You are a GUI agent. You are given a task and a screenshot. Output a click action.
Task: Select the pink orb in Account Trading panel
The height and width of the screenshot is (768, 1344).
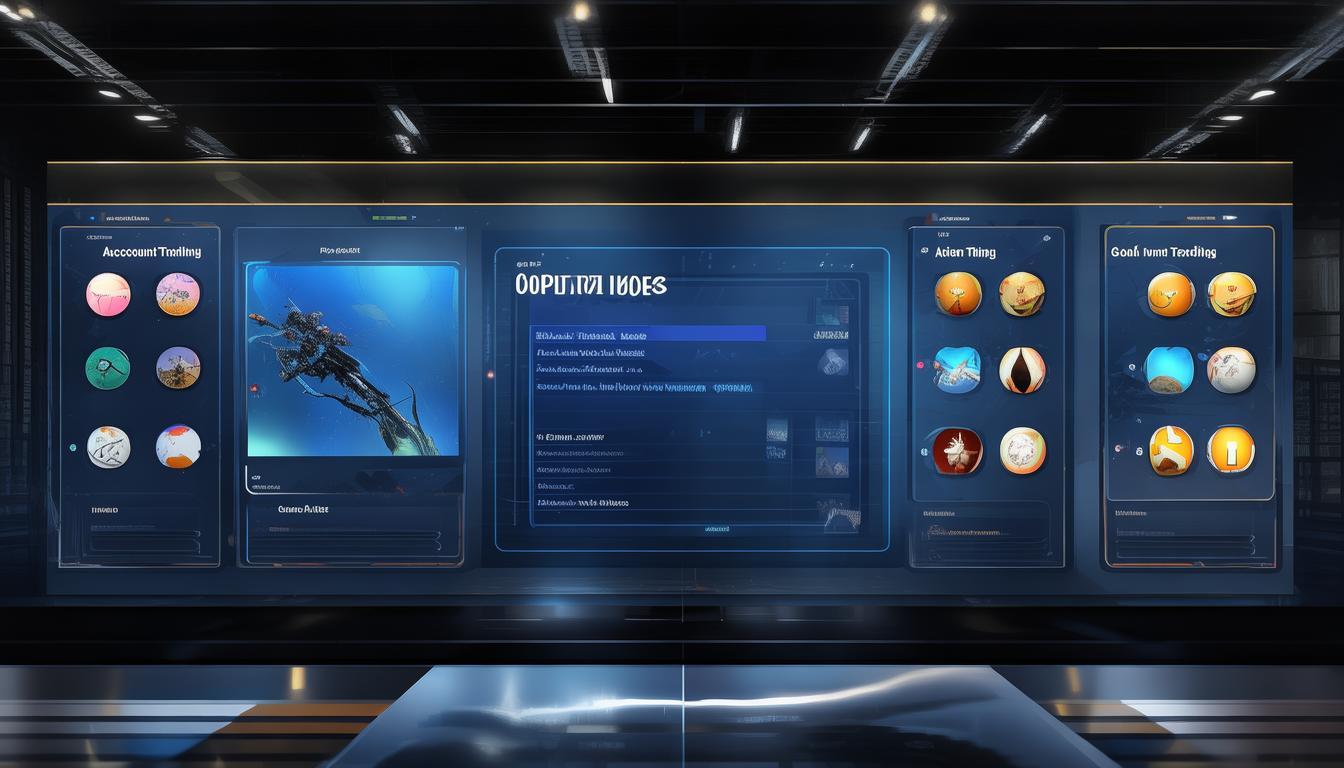click(x=108, y=294)
